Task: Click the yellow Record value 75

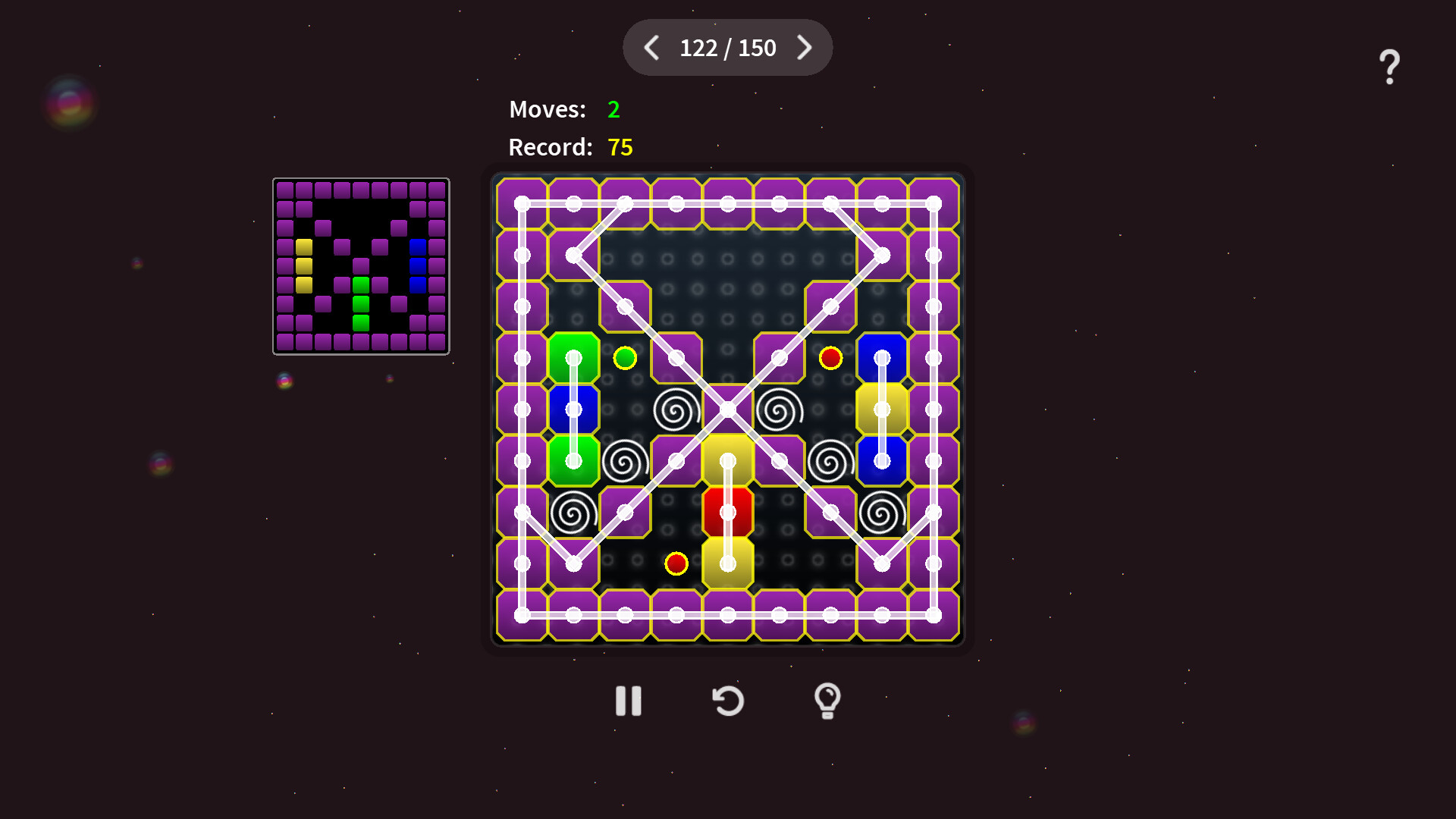Action: point(620,147)
